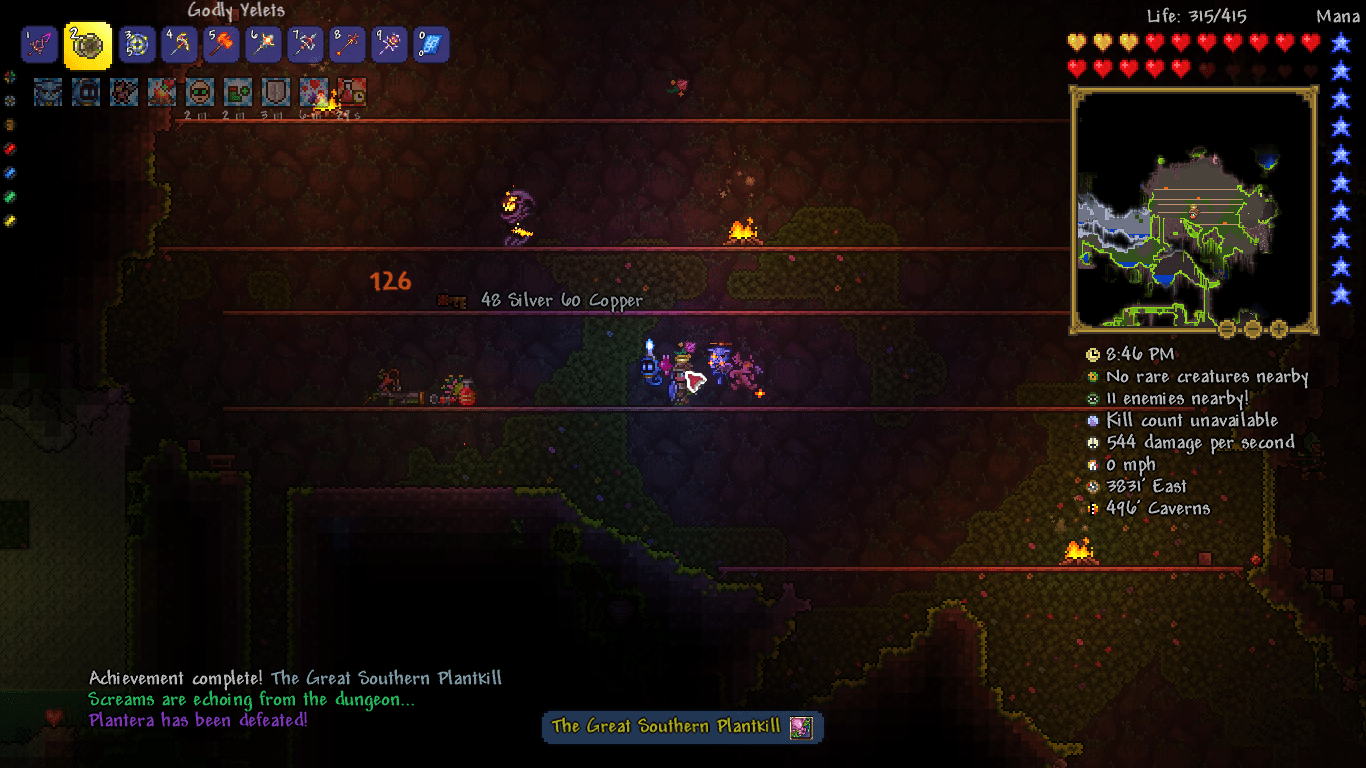
Task: Select the yoyo in hotbar slot 3
Action: tap(136, 44)
